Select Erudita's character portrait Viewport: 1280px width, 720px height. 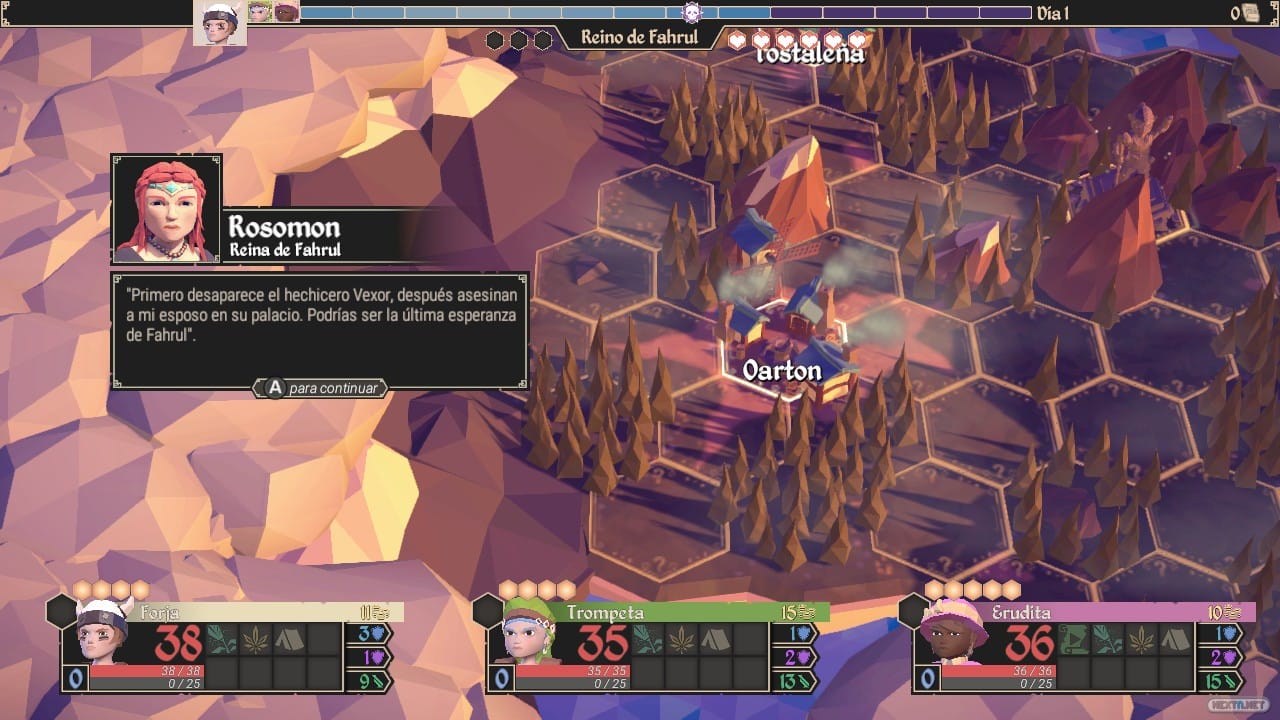coord(953,638)
